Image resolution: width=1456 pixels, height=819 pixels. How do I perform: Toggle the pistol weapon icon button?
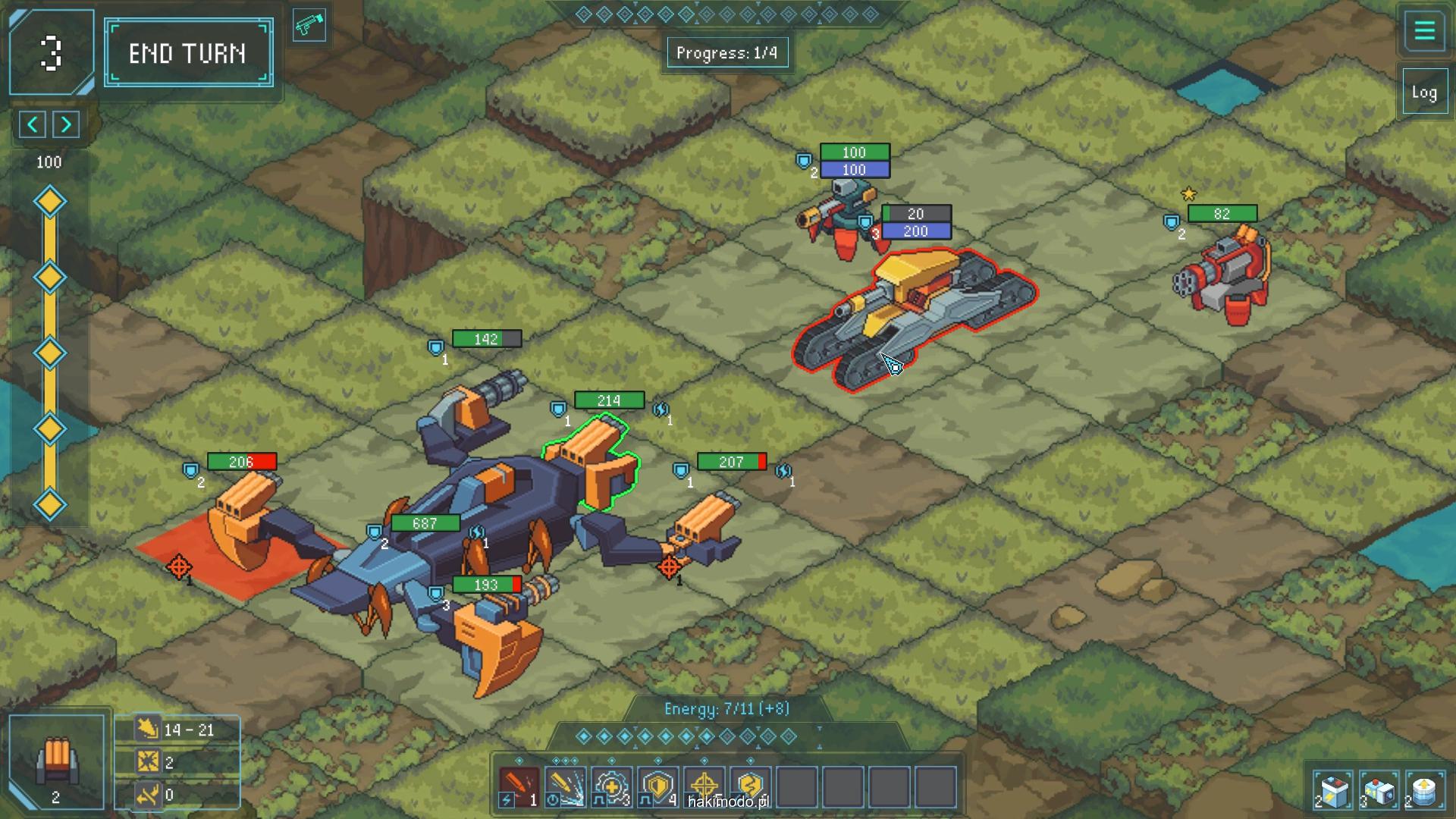pos(309,26)
